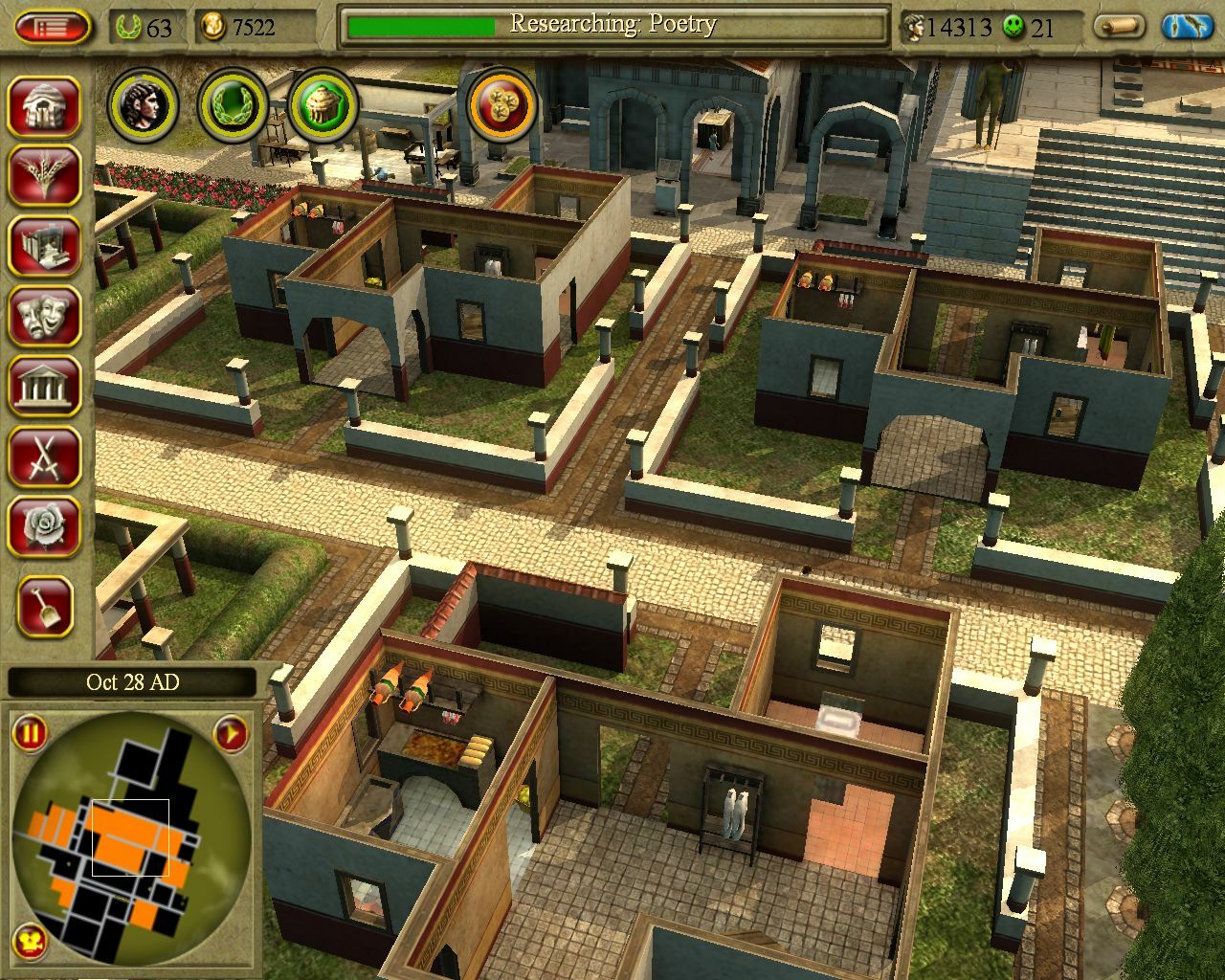Click the green basket round icon
The width and height of the screenshot is (1225, 980).
tap(323, 104)
